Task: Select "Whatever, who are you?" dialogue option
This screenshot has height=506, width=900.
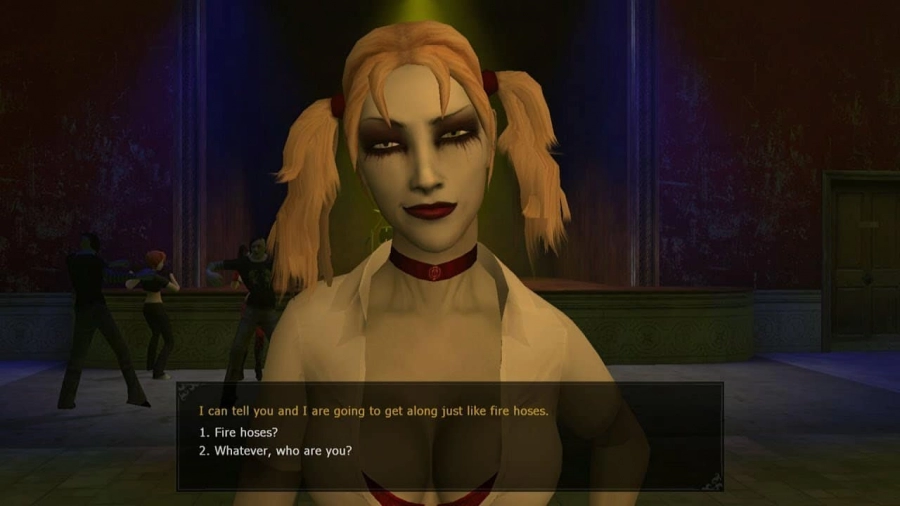Action: 275,450
